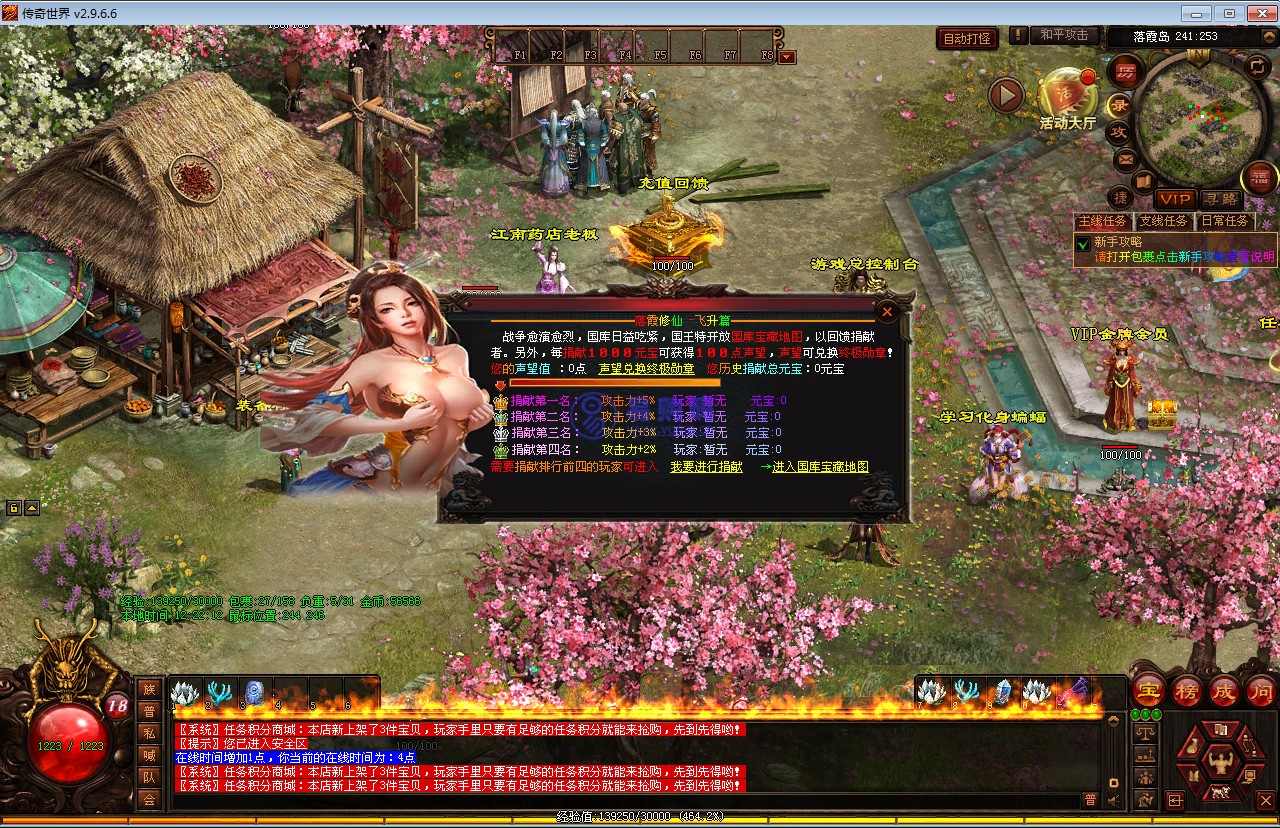Image resolution: width=1280 pixels, height=828 pixels.
Task: Switch to the 支线任务 tab
Action: point(1163,221)
